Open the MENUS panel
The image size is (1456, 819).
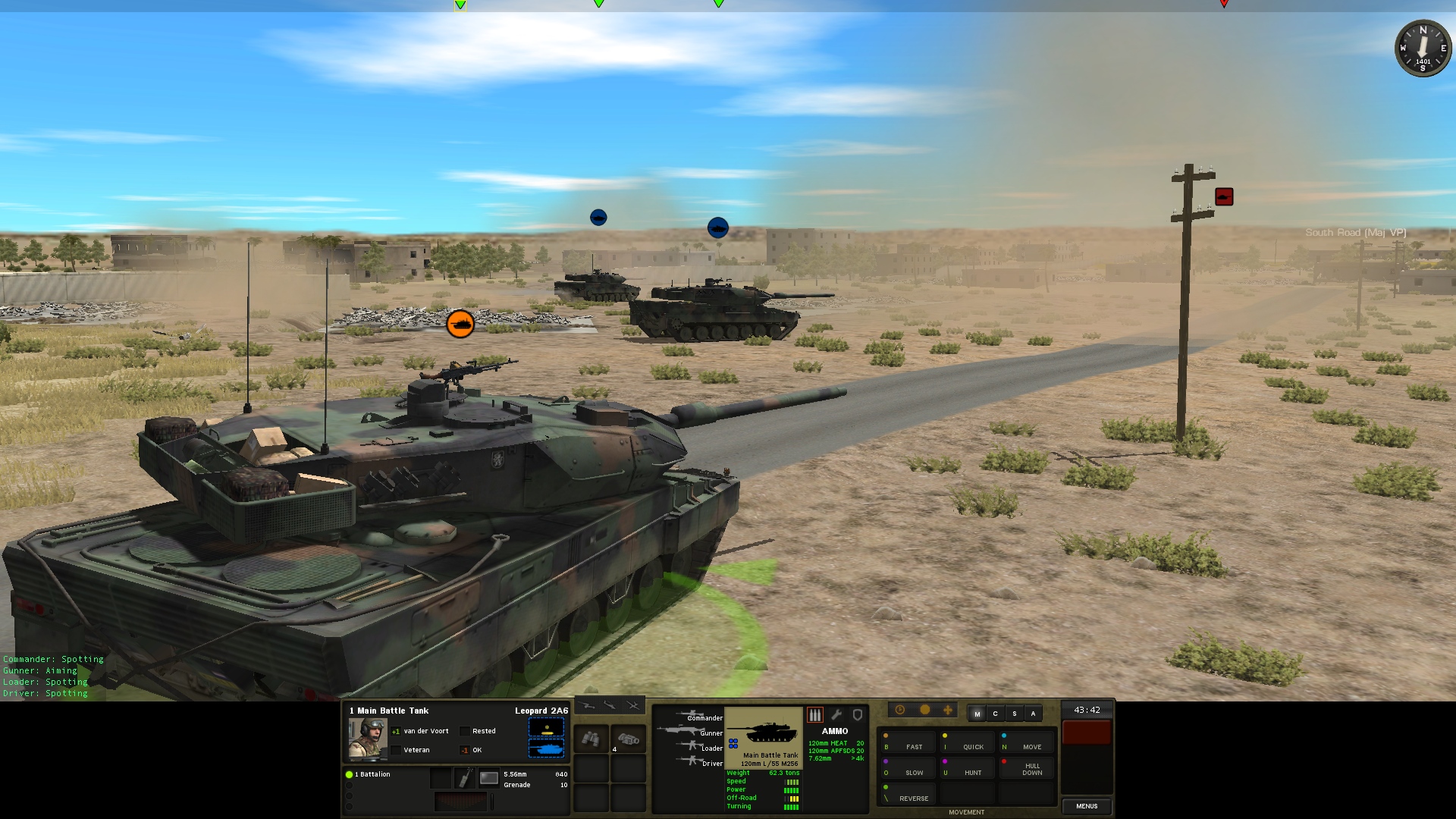click(1087, 806)
